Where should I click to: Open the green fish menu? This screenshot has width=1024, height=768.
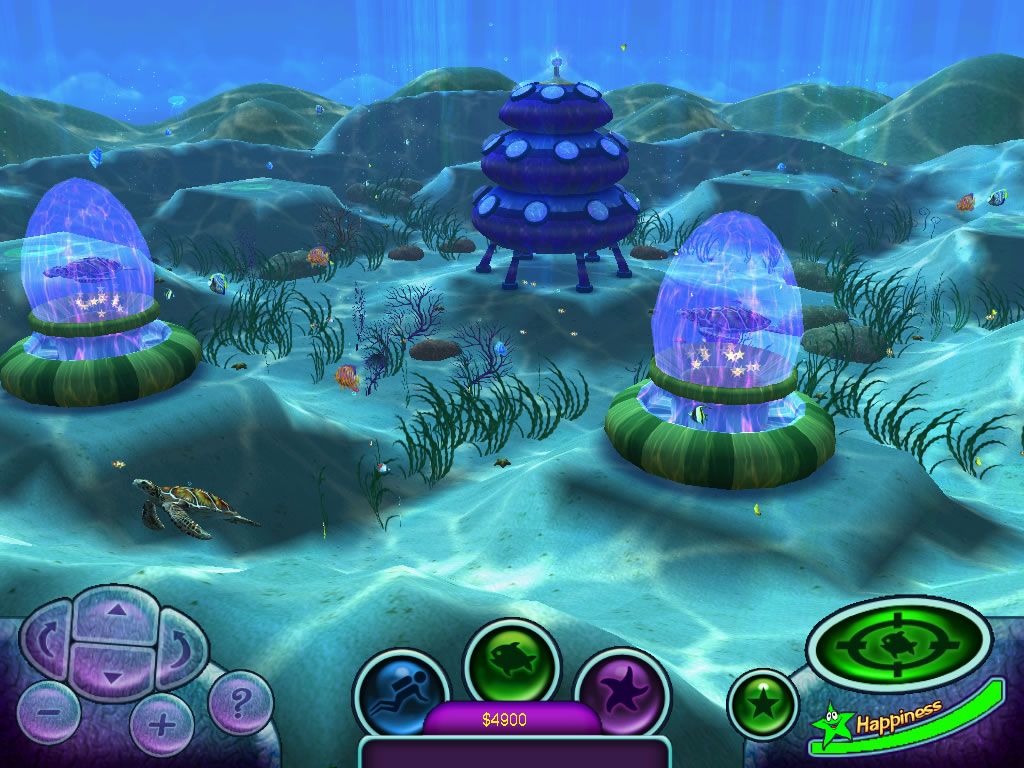[510, 665]
